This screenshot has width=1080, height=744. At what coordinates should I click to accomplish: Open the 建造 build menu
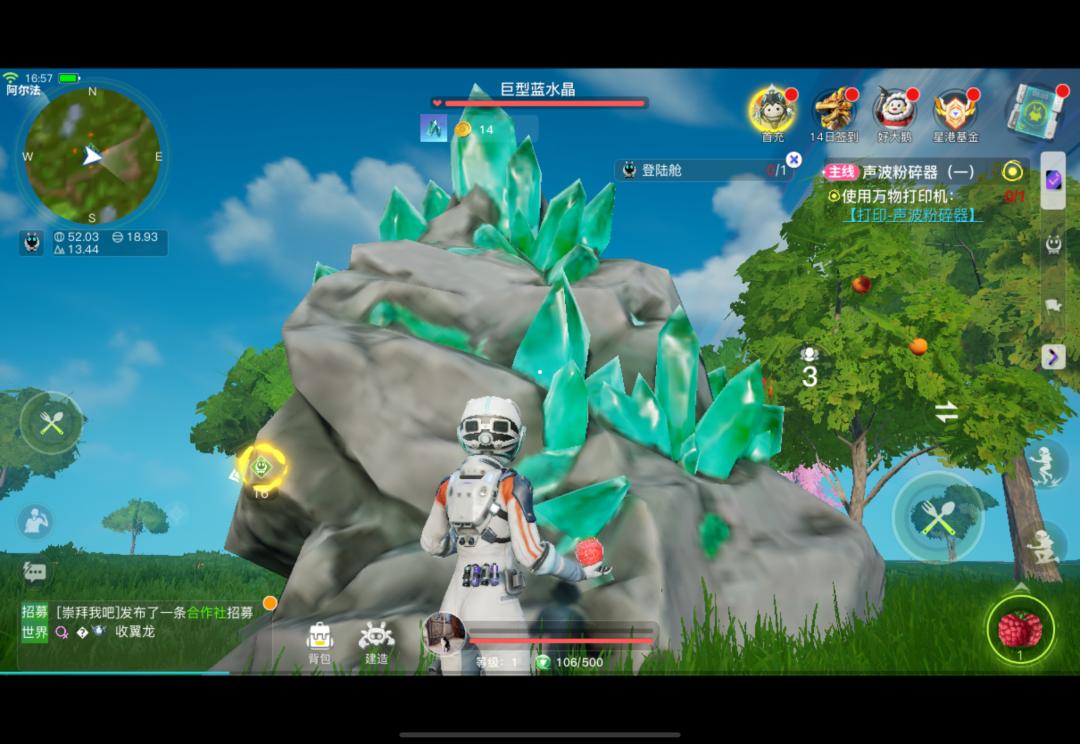pyautogui.click(x=376, y=641)
